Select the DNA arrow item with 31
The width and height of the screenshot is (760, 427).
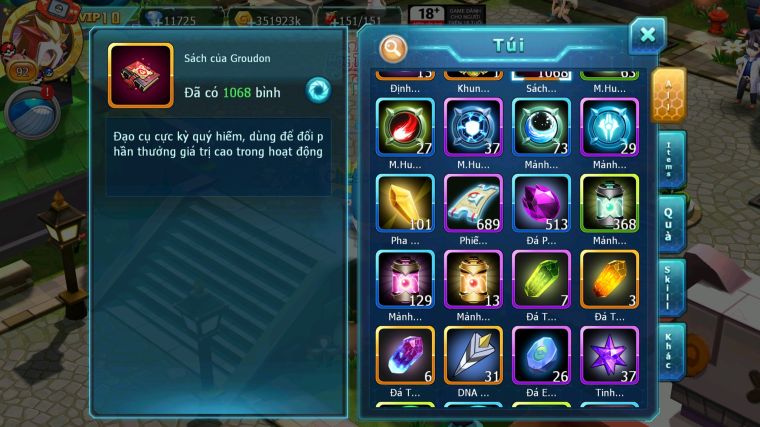click(473, 355)
